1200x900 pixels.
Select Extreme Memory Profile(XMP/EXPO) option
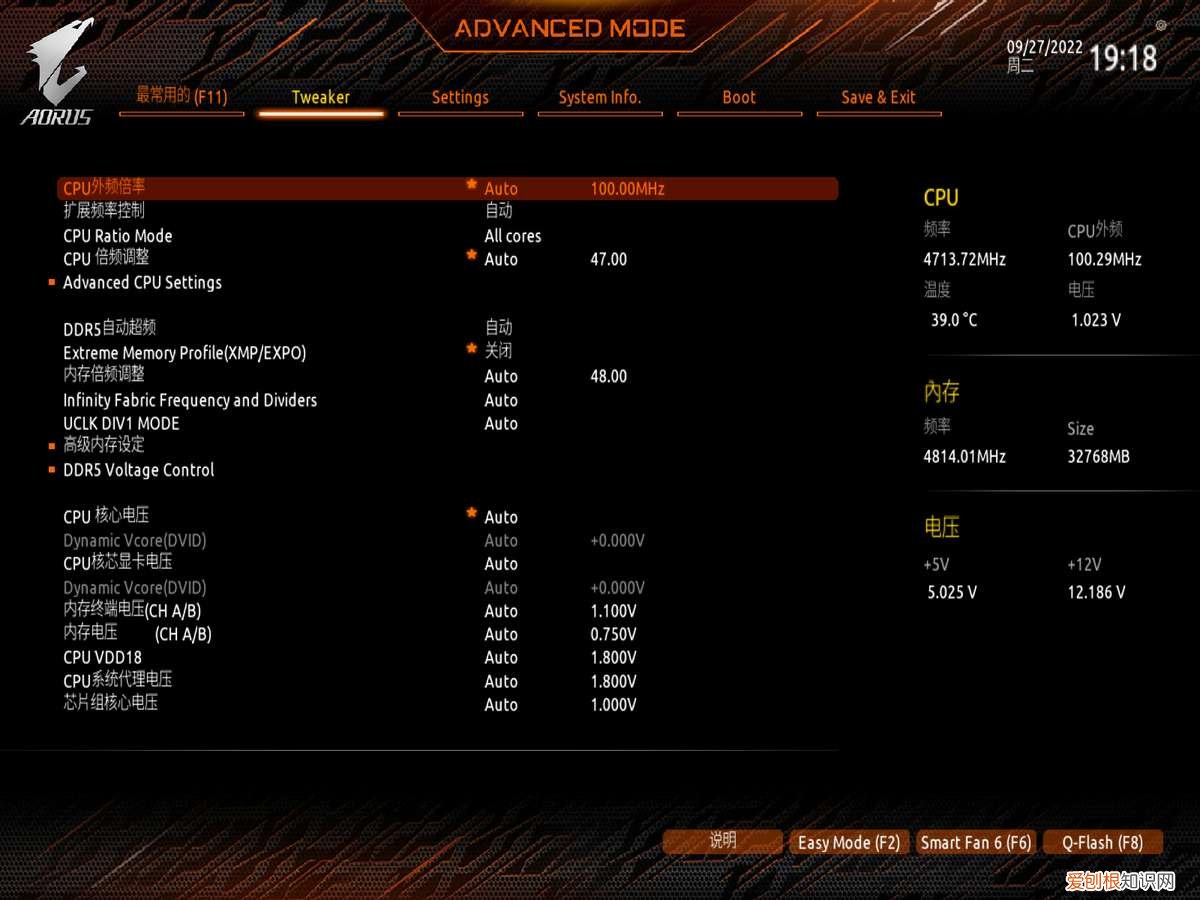pyautogui.click(x=184, y=353)
